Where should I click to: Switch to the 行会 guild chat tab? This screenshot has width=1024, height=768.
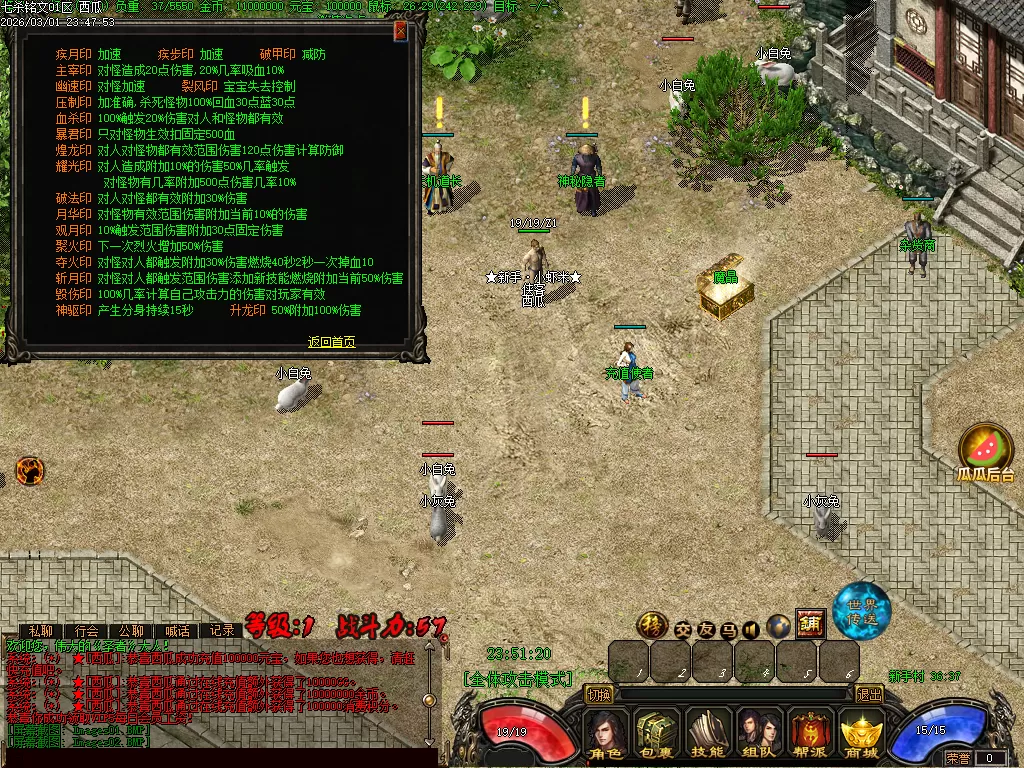tap(87, 631)
